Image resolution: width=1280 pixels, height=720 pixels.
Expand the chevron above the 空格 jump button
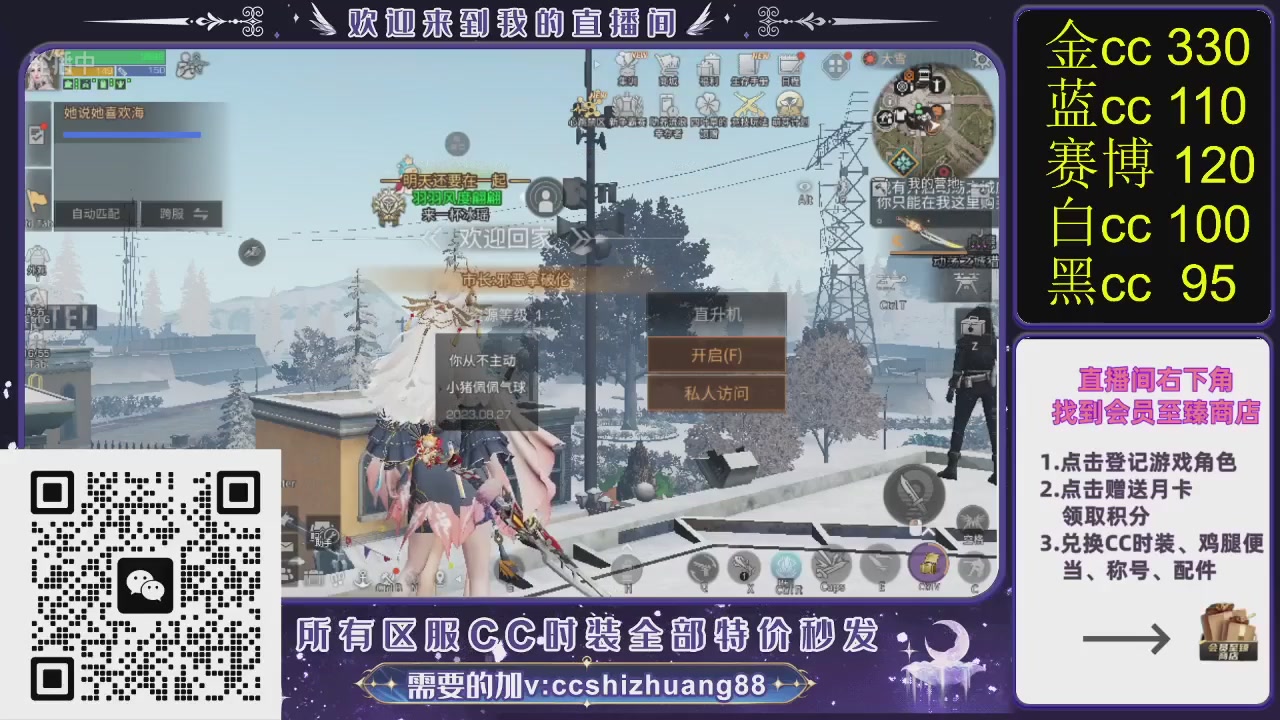click(930, 531)
